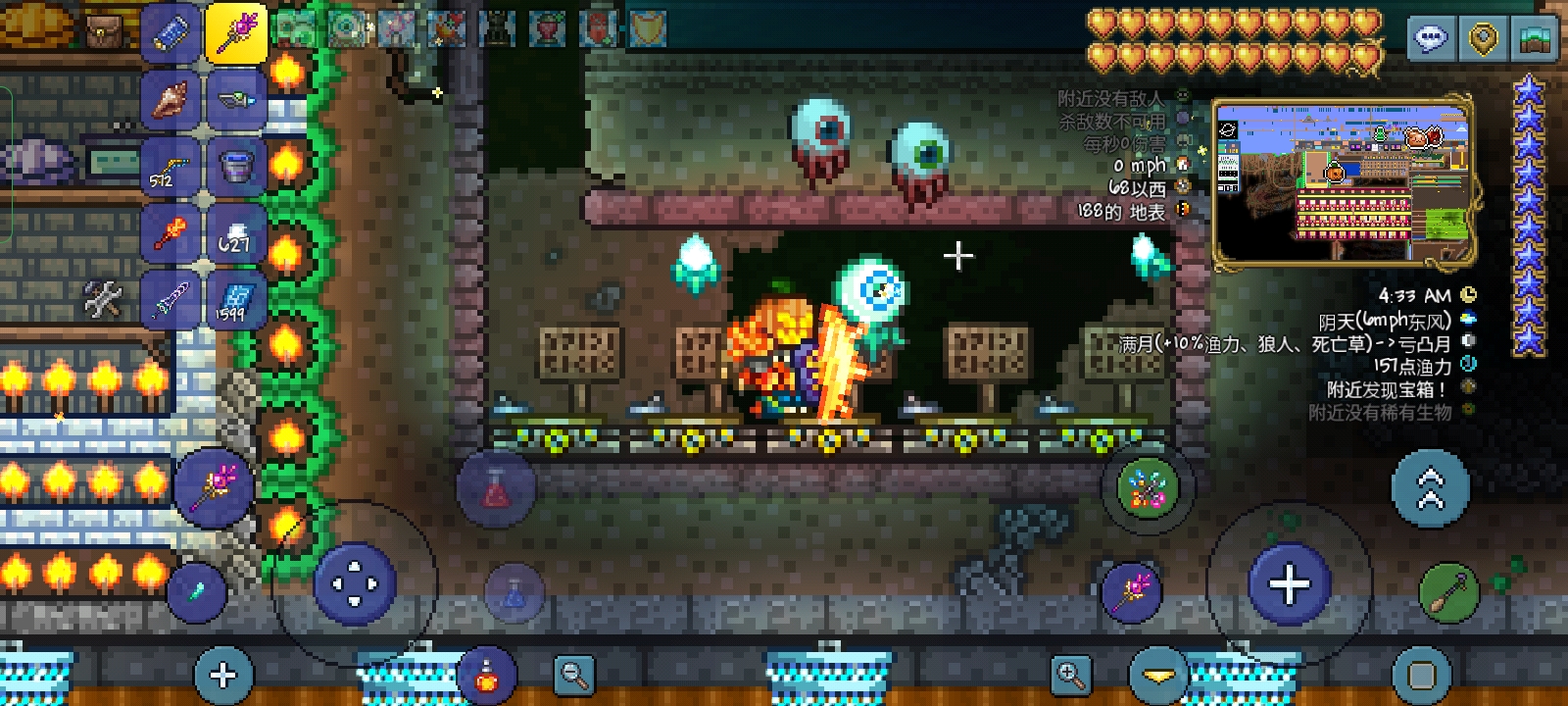Expand the minimap
Viewport: 1568px width, 706px height.
(1343, 179)
